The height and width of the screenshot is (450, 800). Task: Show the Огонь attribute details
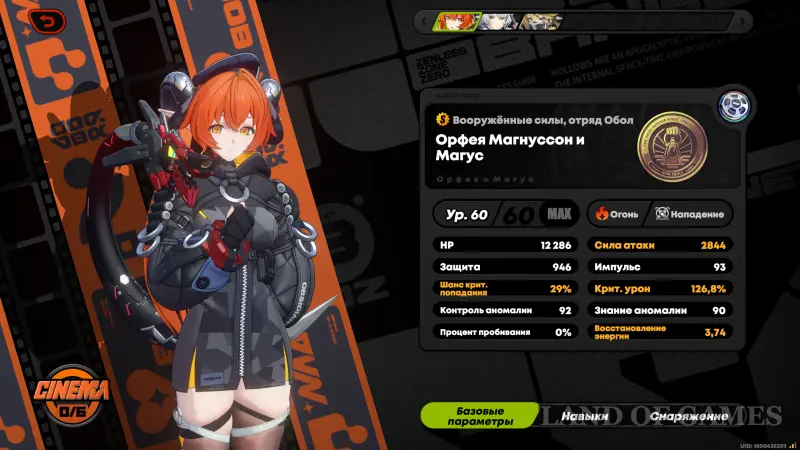pos(616,213)
